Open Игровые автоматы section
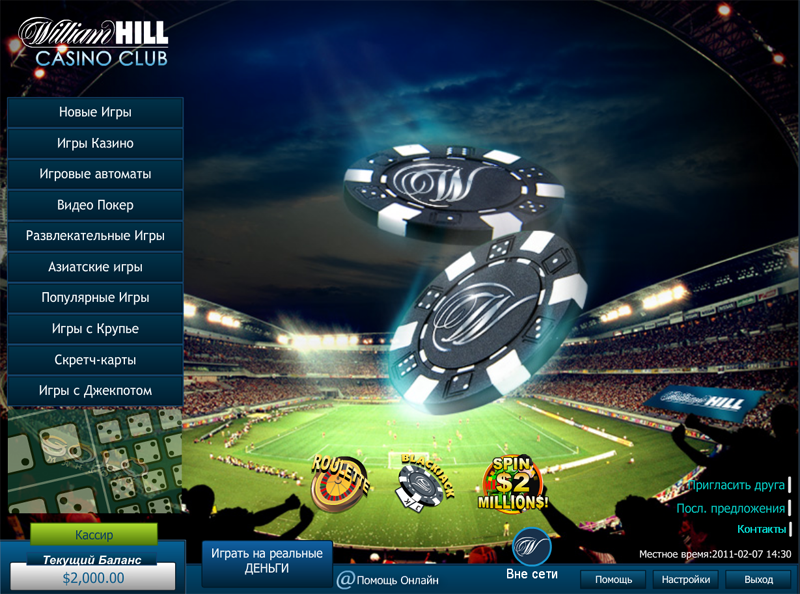This screenshot has height=594, width=800. pyautogui.click(x=95, y=174)
